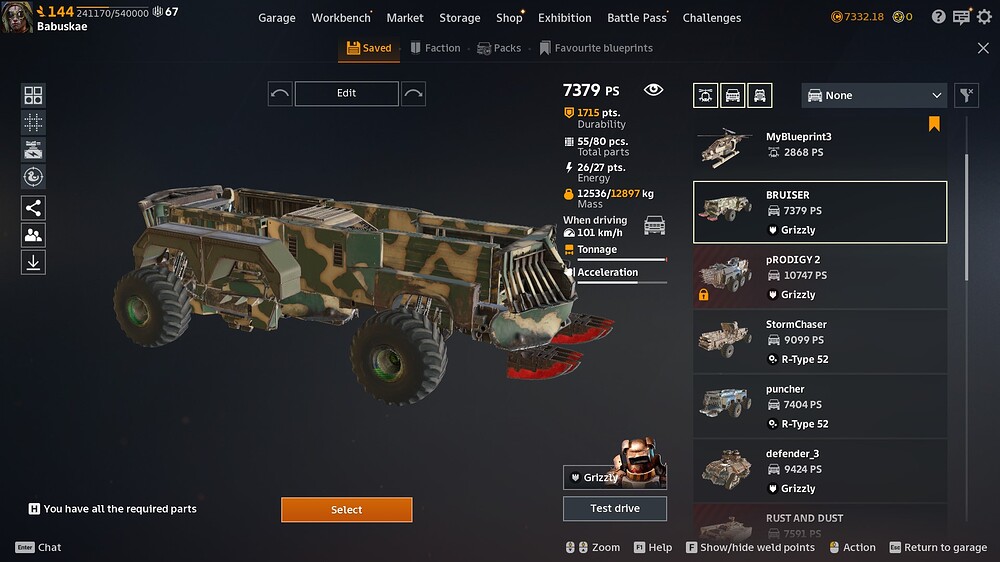Choose the defender_3 blueprint
Image resolution: width=1000 pixels, height=562 pixels.
[820, 471]
